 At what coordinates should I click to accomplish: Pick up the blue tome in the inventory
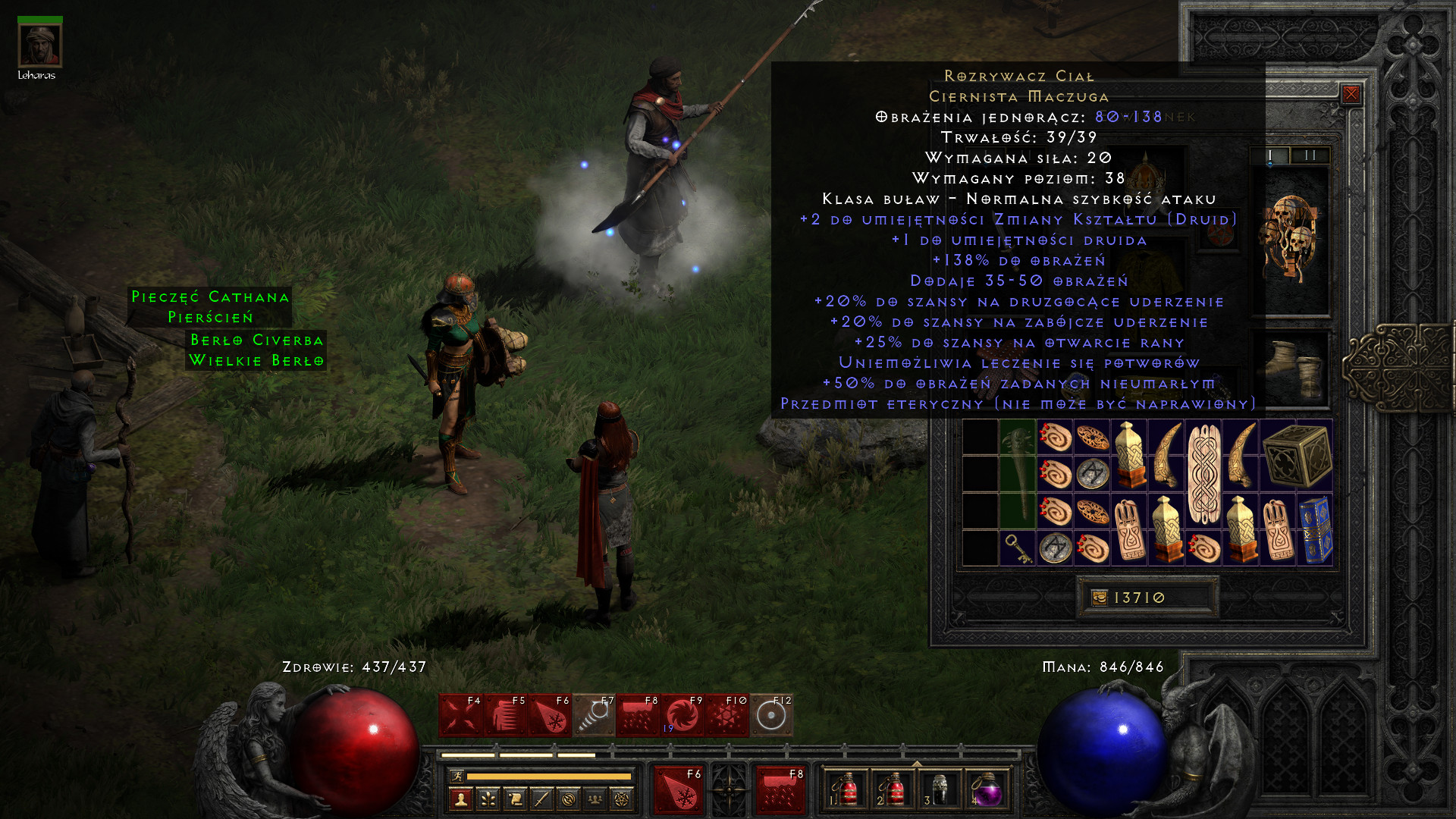1315,529
